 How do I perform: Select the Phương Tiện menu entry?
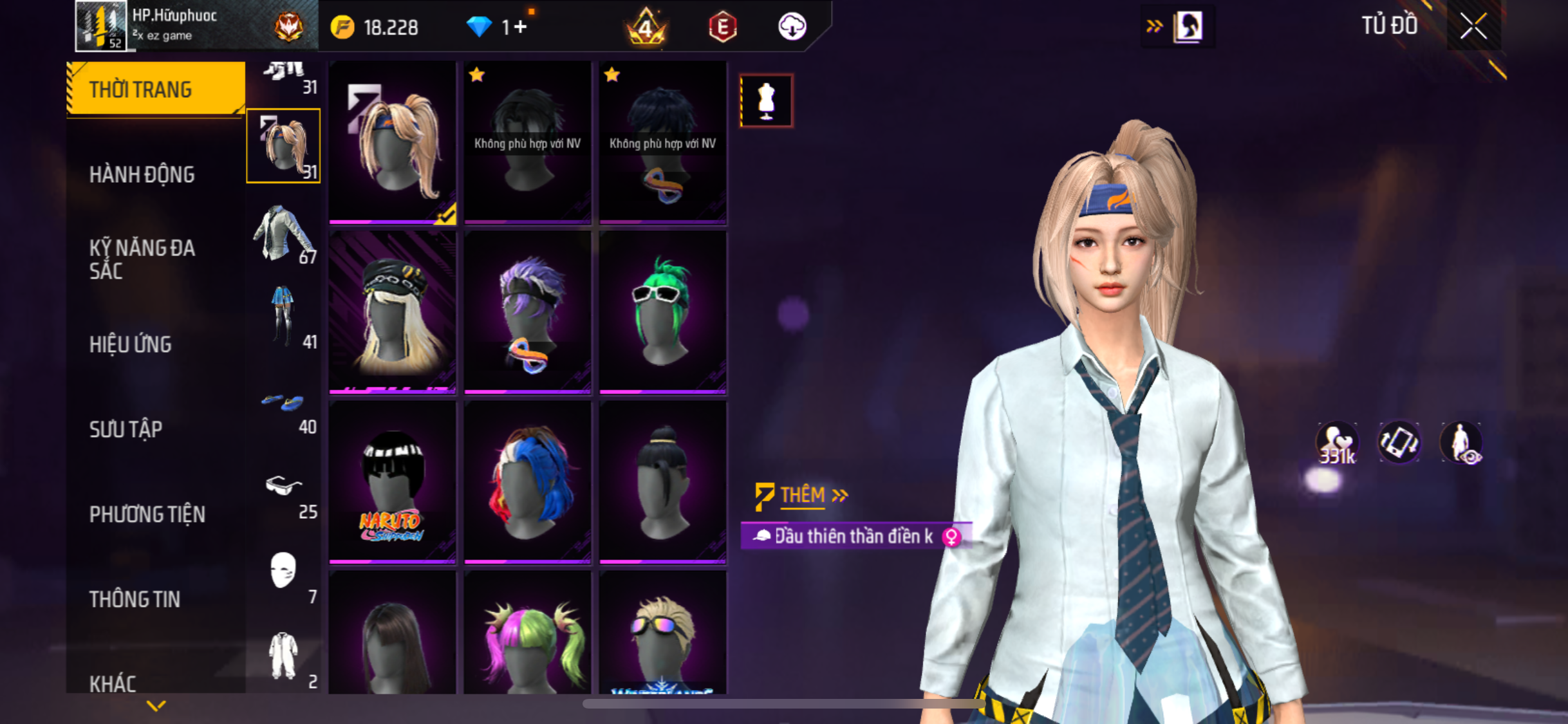pos(147,514)
